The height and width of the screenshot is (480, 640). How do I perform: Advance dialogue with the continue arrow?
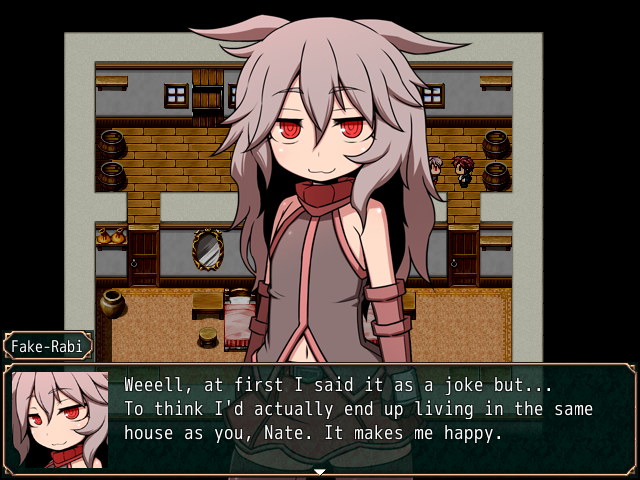(x=320, y=470)
